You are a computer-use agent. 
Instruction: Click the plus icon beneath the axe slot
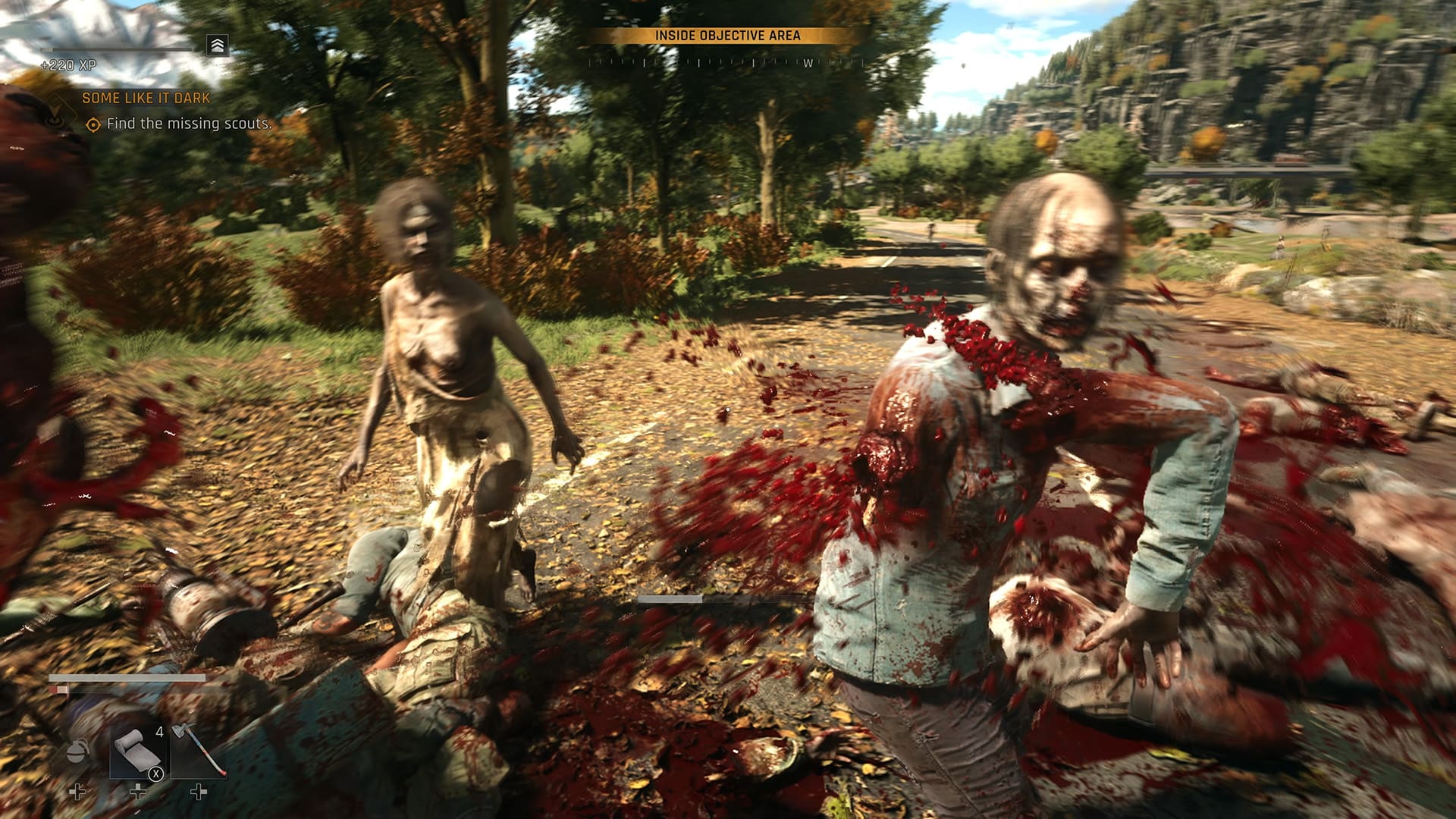tap(199, 792)
